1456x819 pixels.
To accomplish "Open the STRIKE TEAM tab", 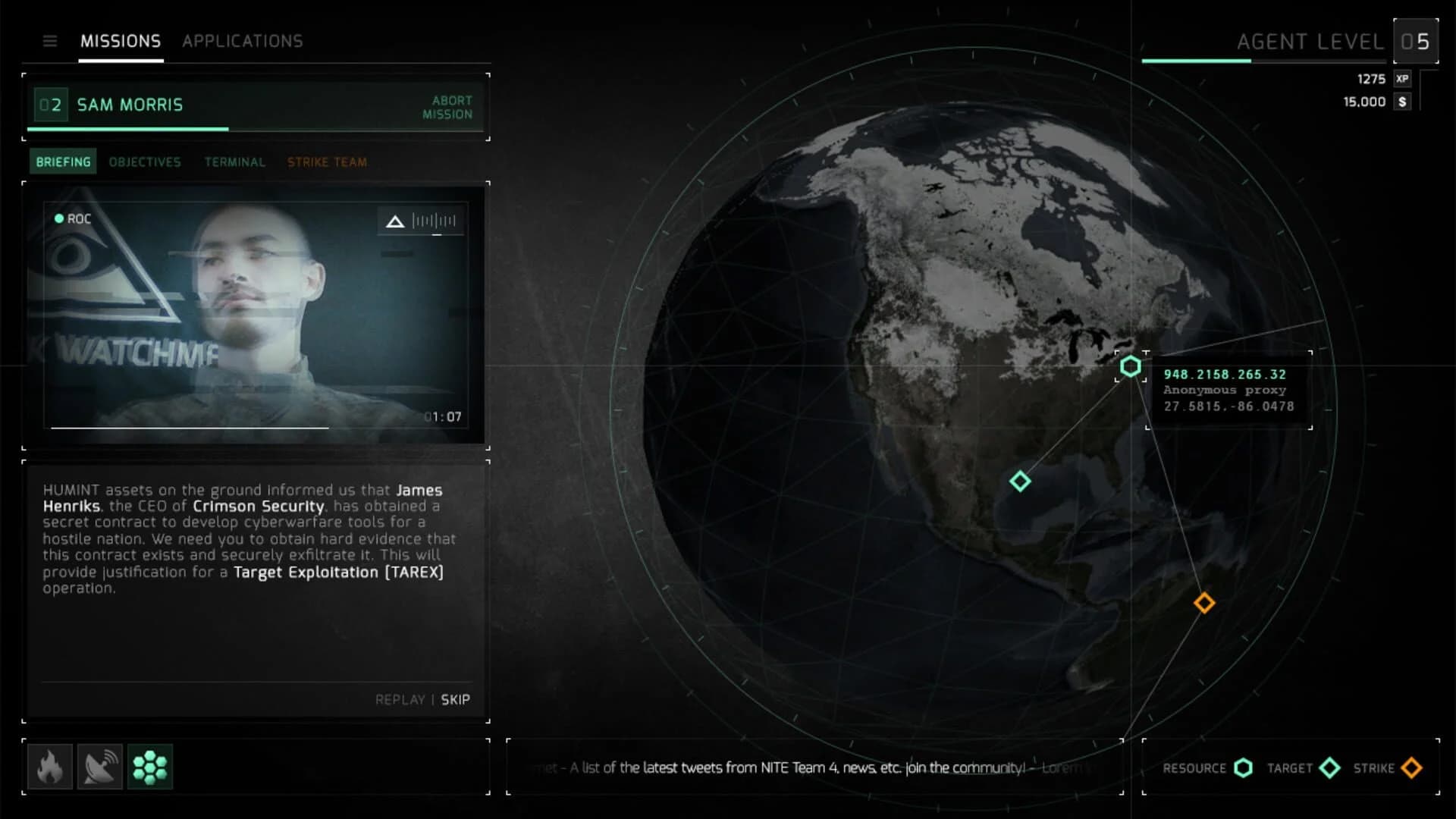I will click(326, 162).
